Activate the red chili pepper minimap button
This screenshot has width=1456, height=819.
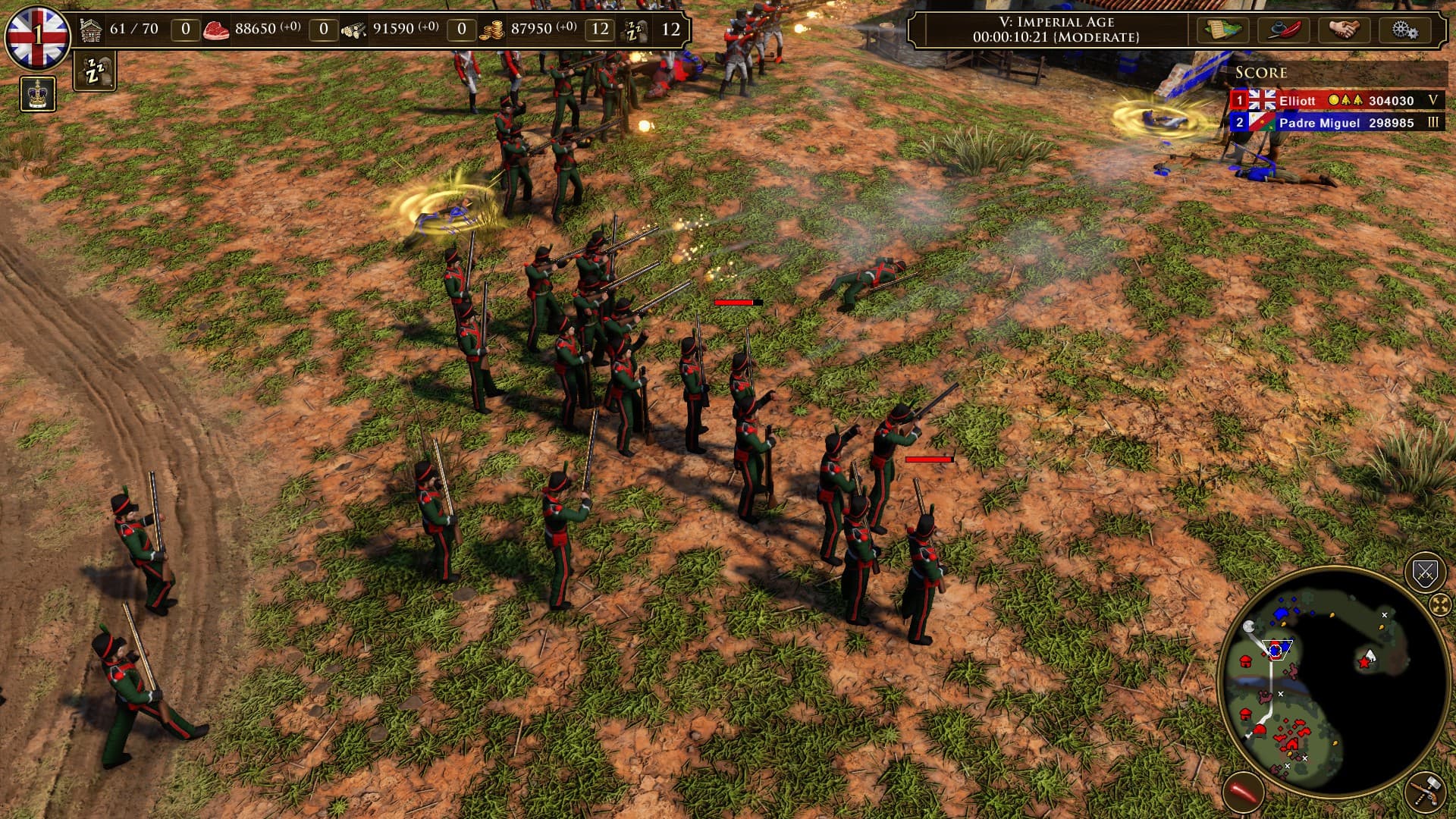[x=1243, y=792]
